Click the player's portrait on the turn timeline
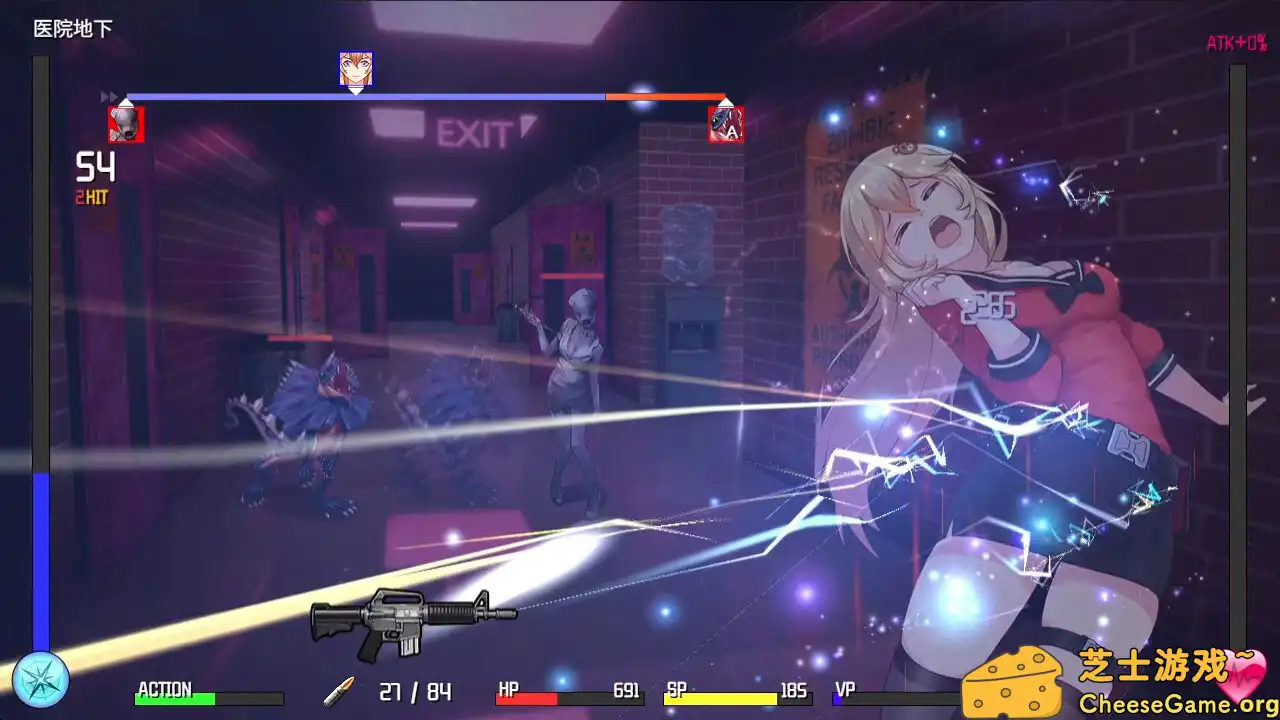The image size is (1280, 720). pyautogui.click(x=357, y=70)
